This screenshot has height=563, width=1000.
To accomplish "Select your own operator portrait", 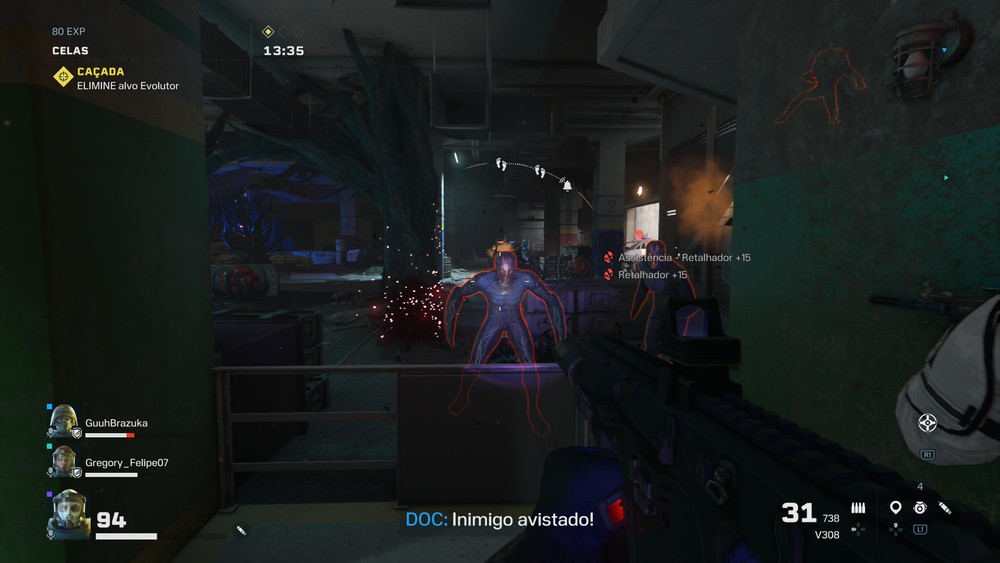I will [70, 513].
